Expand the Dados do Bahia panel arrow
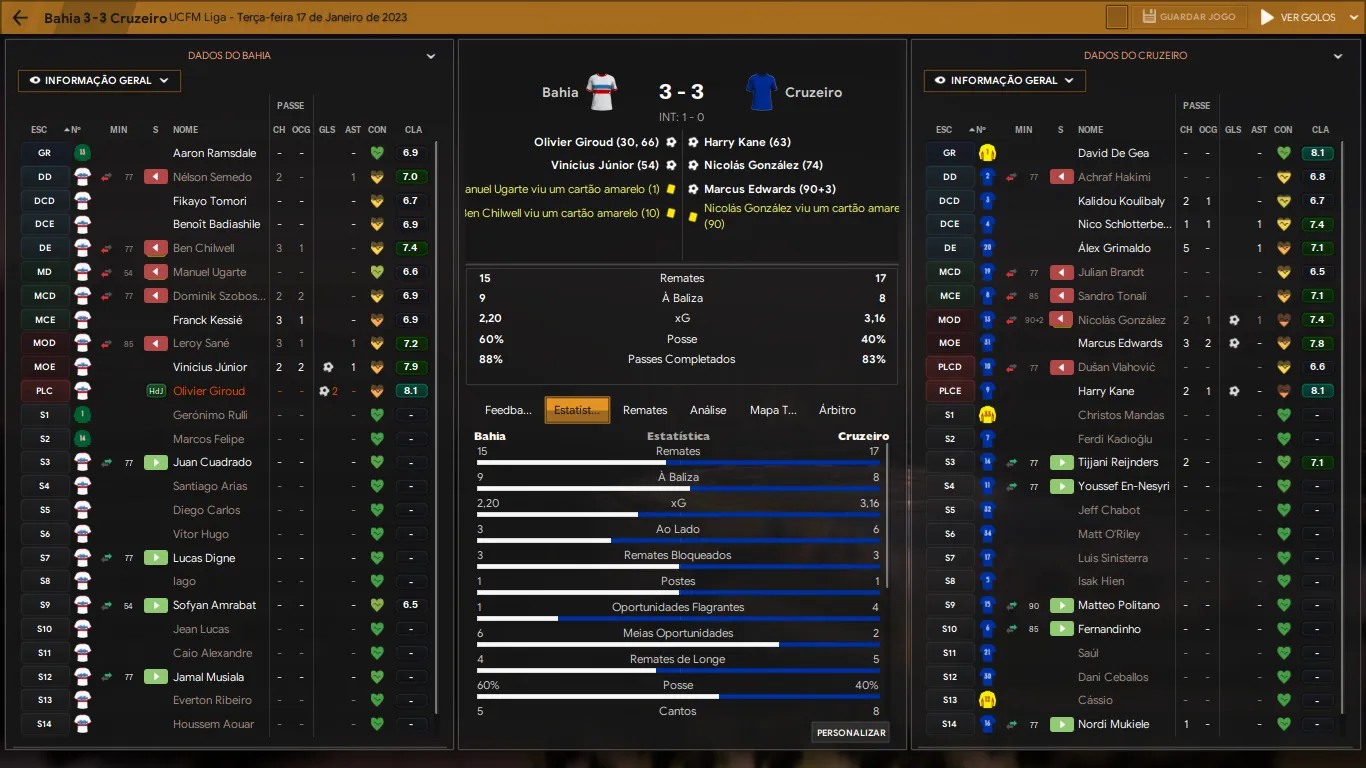 [431, 57]
